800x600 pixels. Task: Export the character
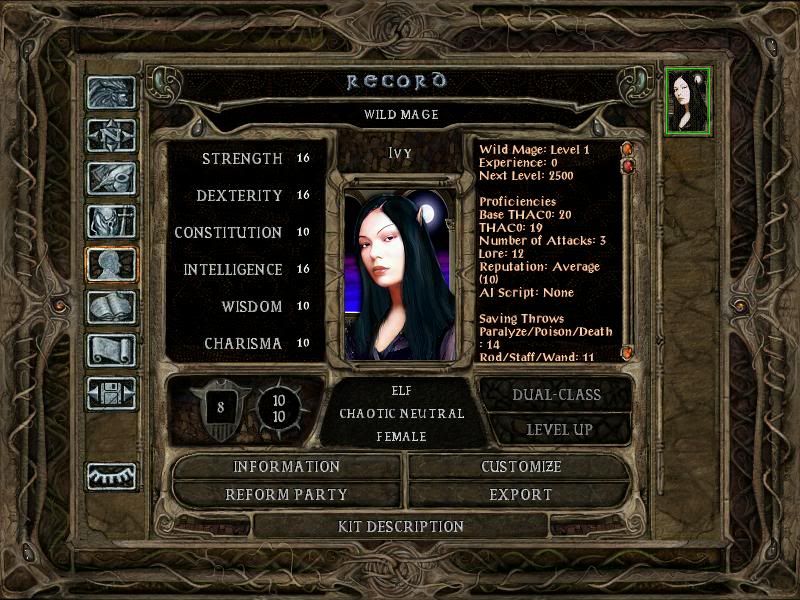(521, 495)
